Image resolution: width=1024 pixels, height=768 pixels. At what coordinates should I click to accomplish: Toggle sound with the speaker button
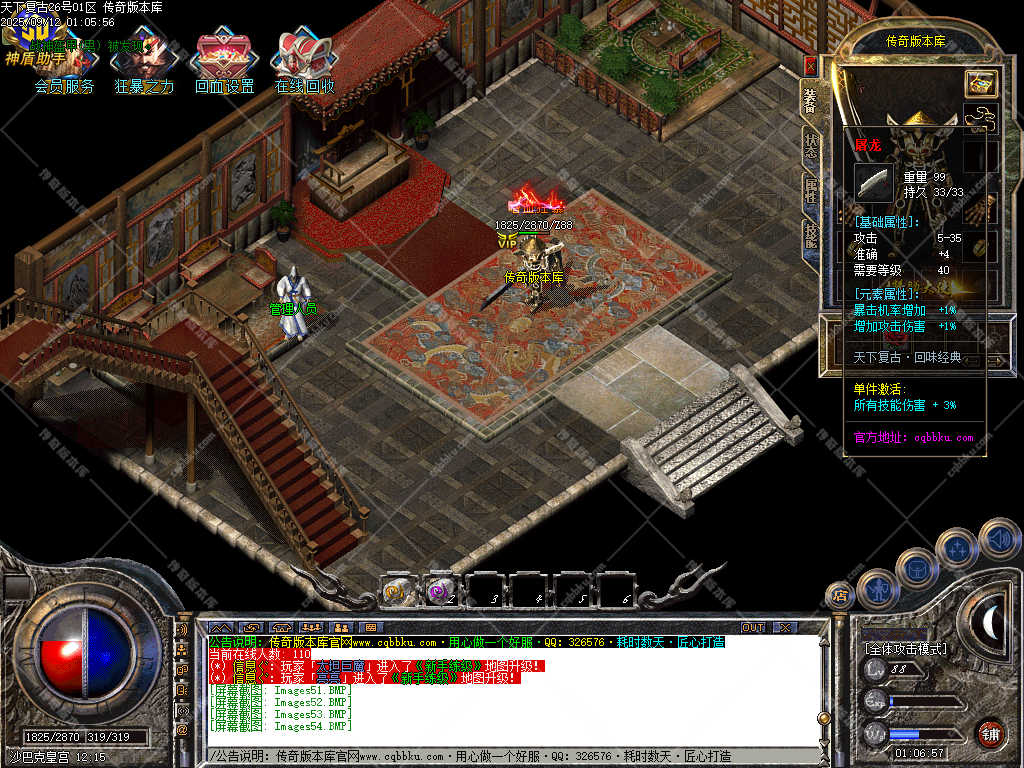point(998,537)
